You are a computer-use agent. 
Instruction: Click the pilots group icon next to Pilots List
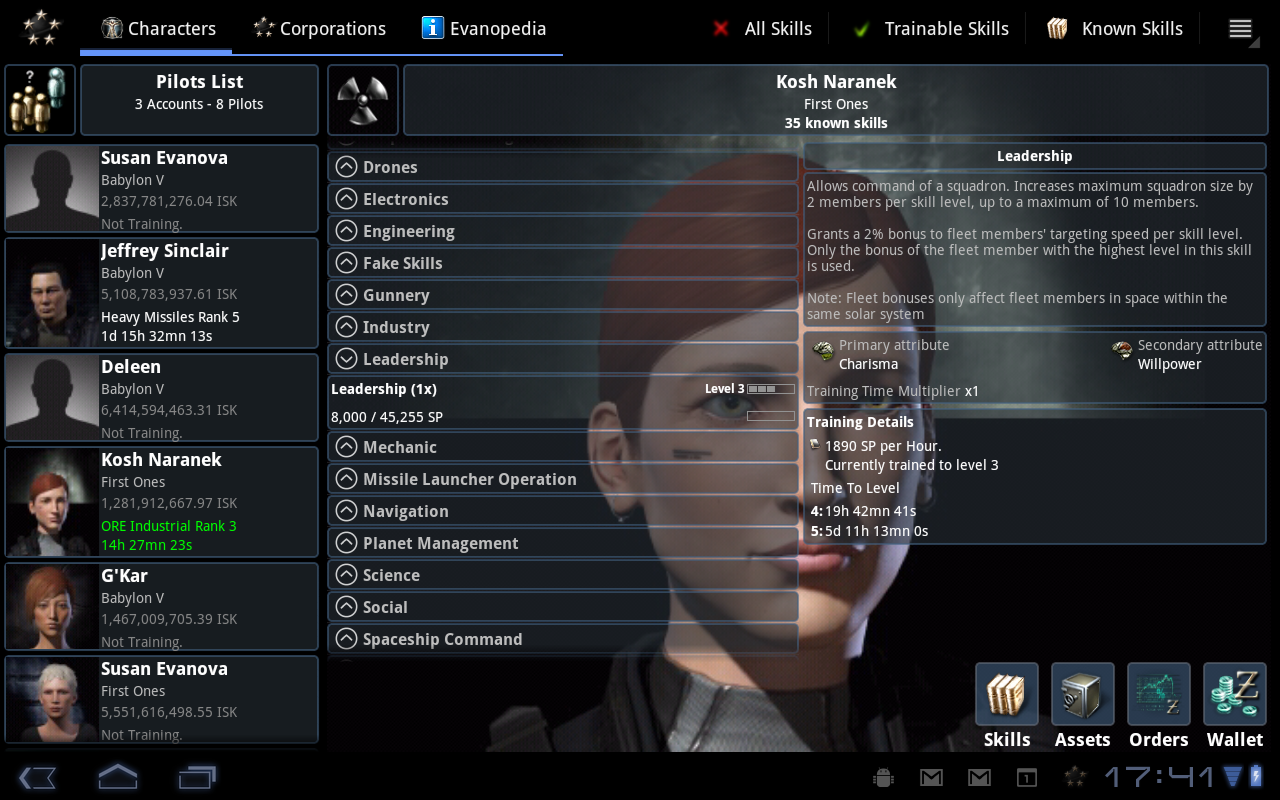pos(39,99)
